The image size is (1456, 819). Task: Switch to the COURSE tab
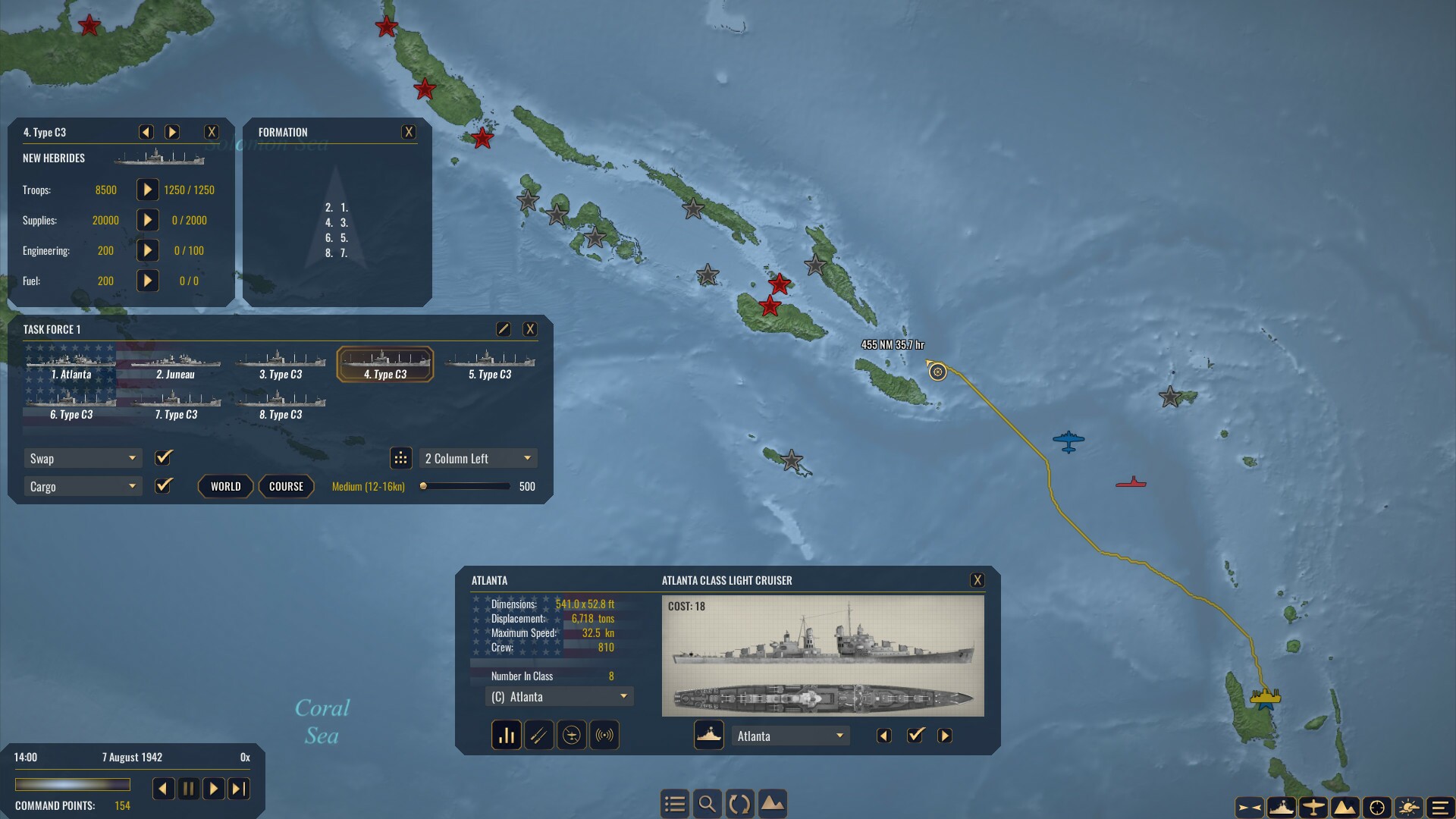[x=286, y=486]
